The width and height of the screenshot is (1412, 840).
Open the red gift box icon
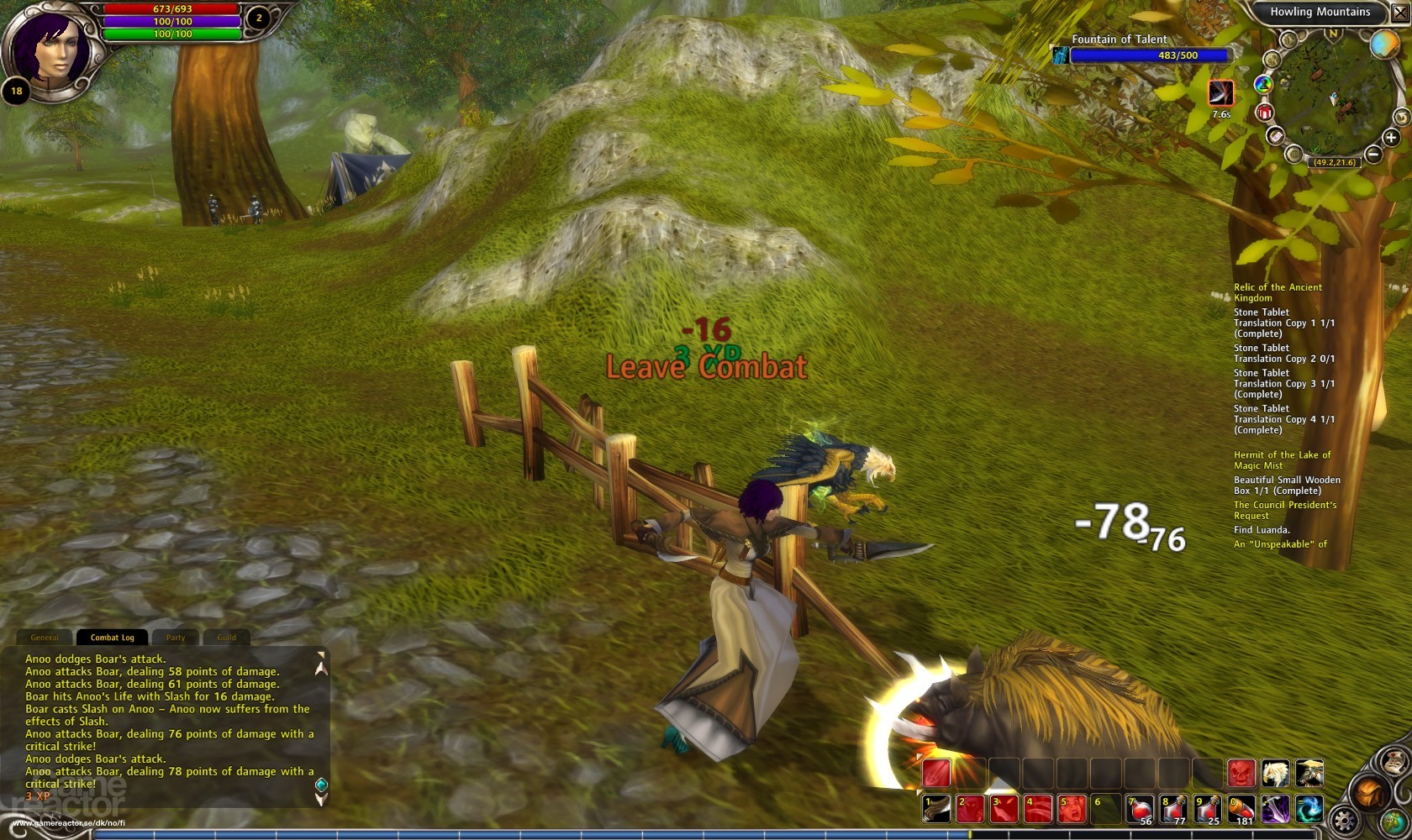click(1264, 112)
